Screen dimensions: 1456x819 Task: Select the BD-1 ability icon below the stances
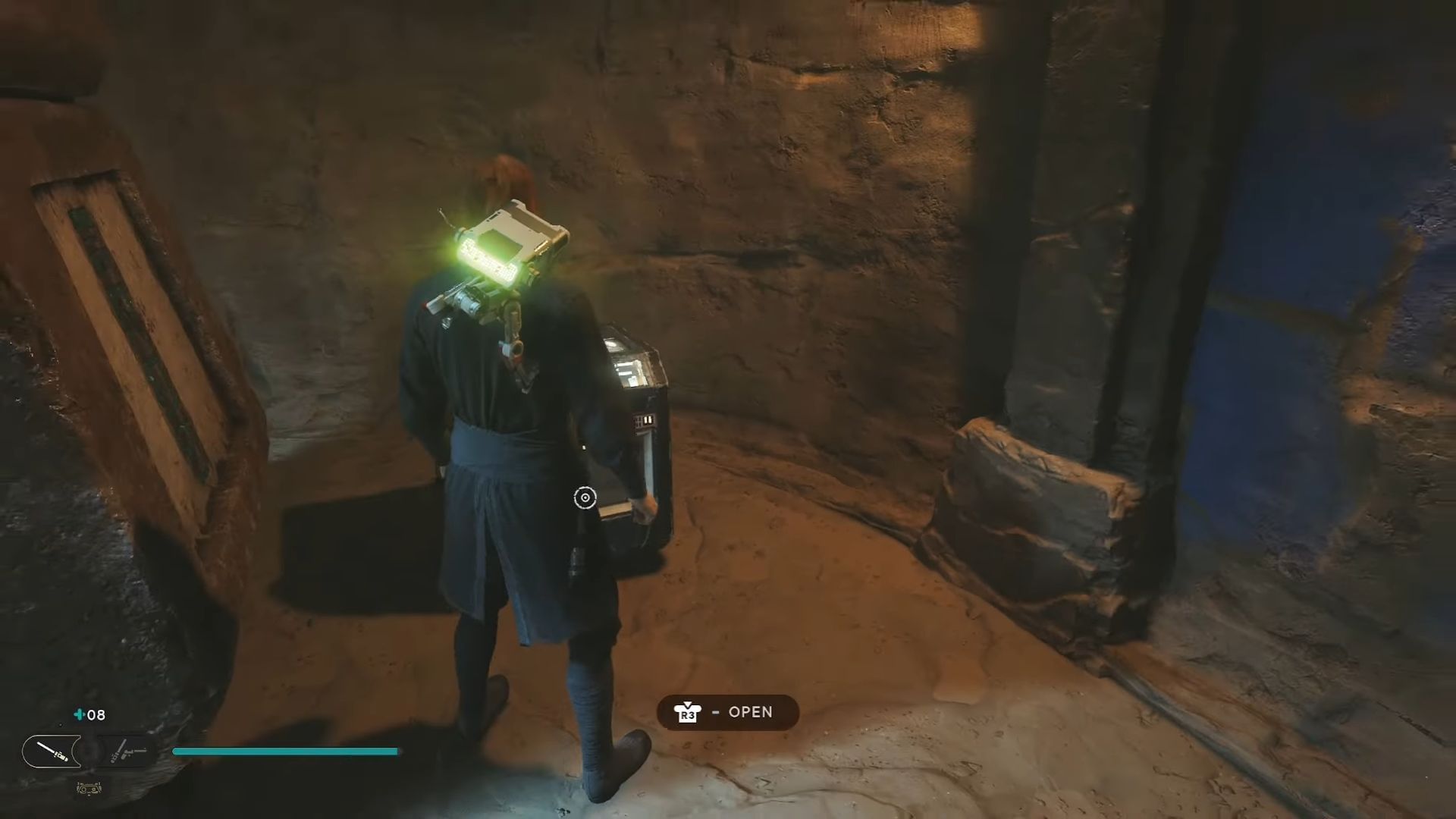click(x=89, y=789)
